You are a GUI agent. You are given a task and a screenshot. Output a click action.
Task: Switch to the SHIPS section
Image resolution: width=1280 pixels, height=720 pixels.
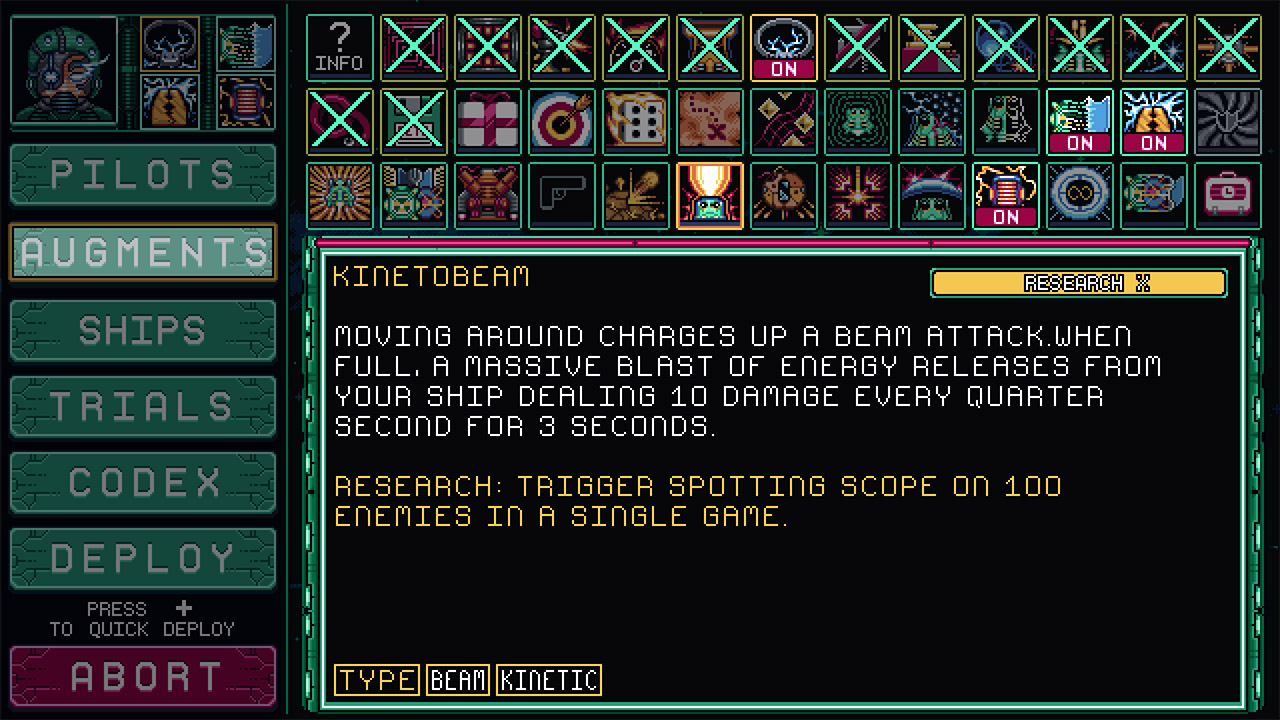(142, 329)
